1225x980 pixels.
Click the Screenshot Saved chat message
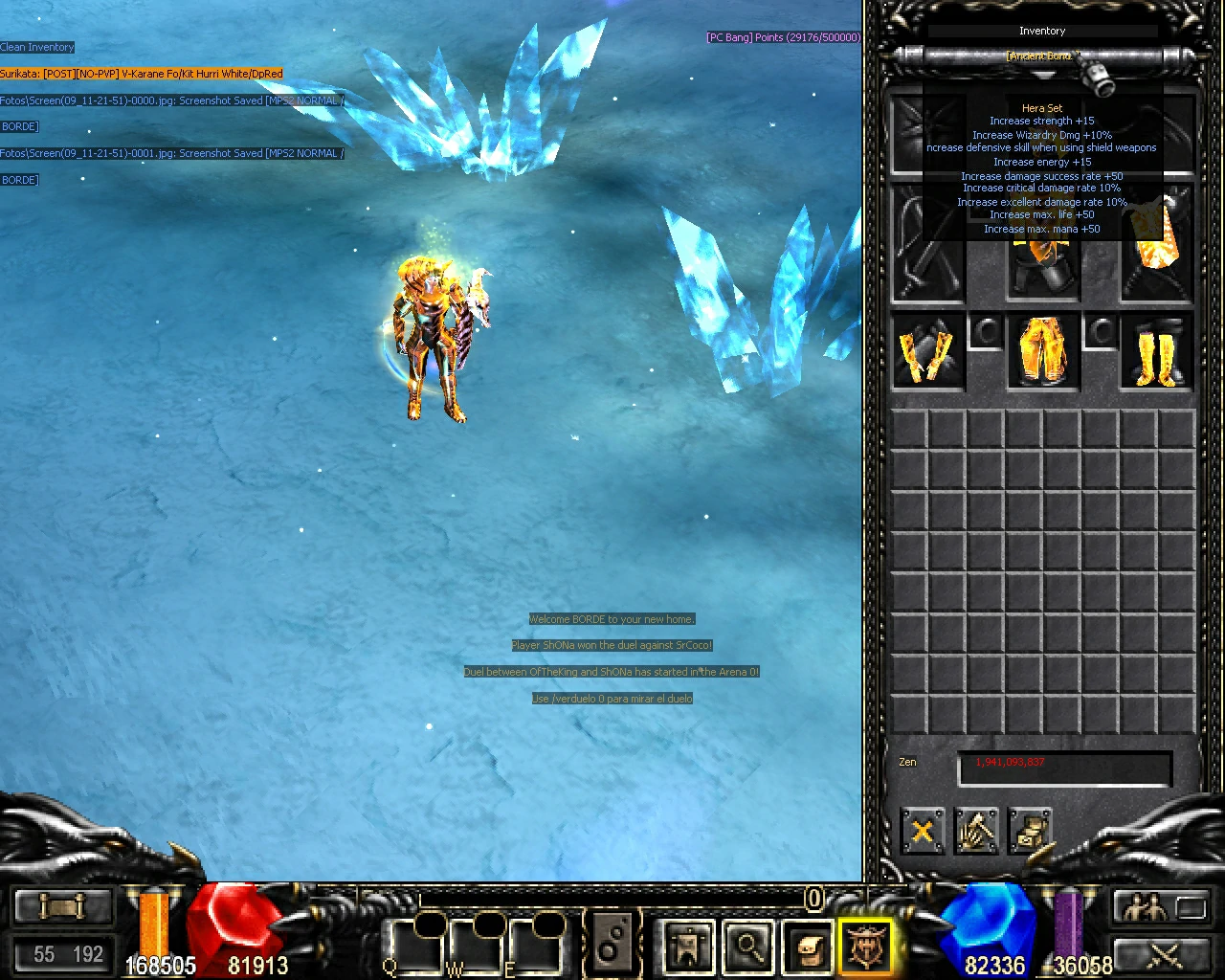click(172, 100)
